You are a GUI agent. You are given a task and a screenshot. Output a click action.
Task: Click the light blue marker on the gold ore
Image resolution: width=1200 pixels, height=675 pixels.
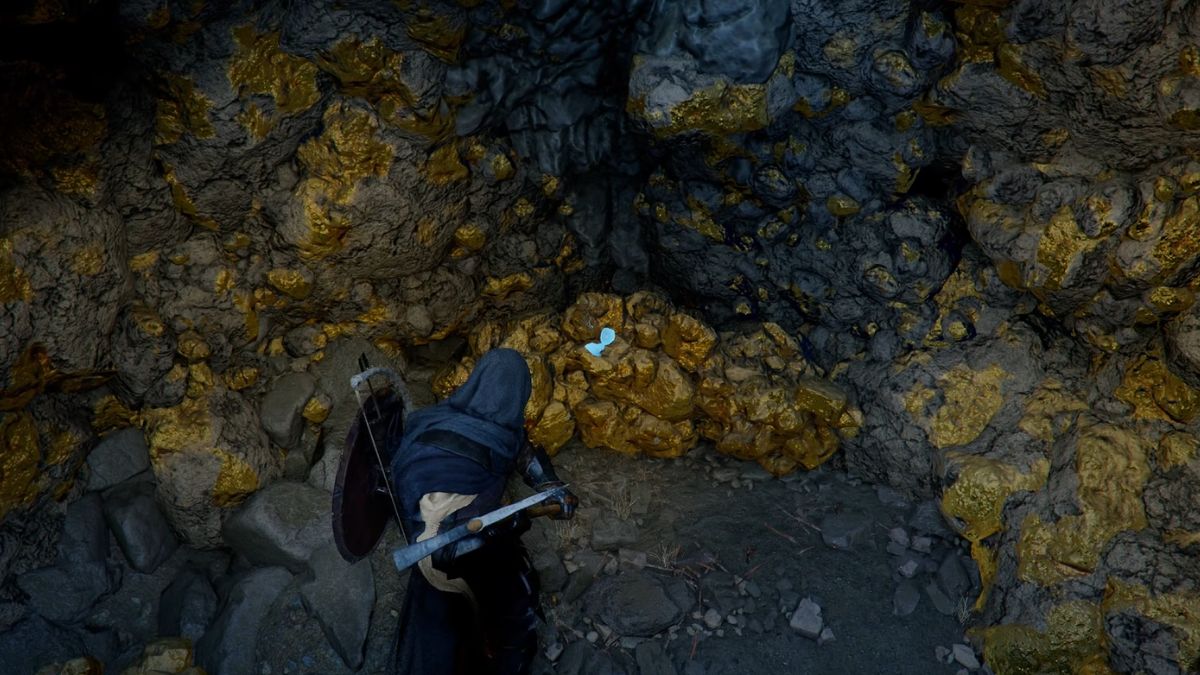[x=600, y=342]
